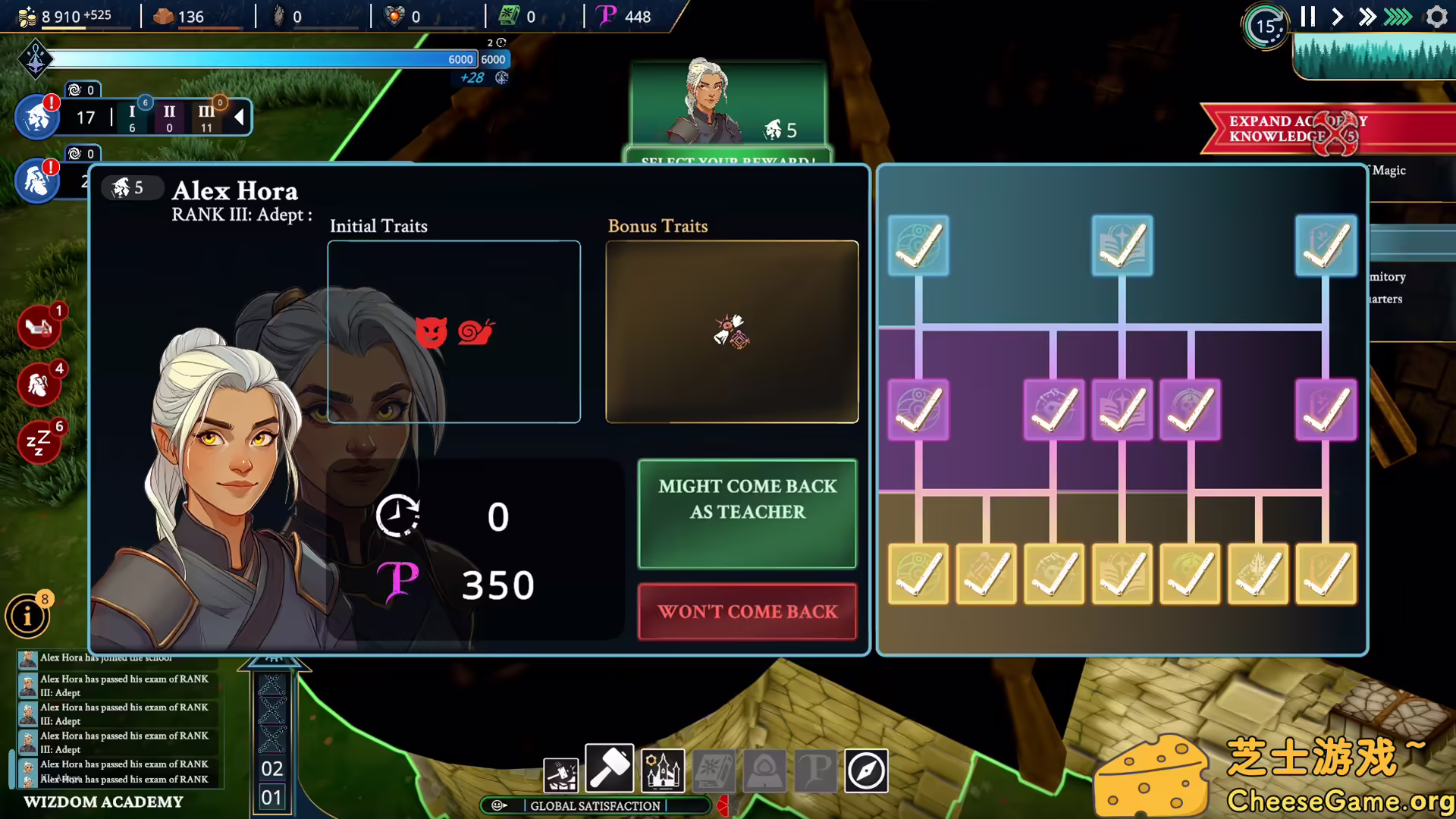Set game speed to fastest green arrows

click(x=1398, y=17)
